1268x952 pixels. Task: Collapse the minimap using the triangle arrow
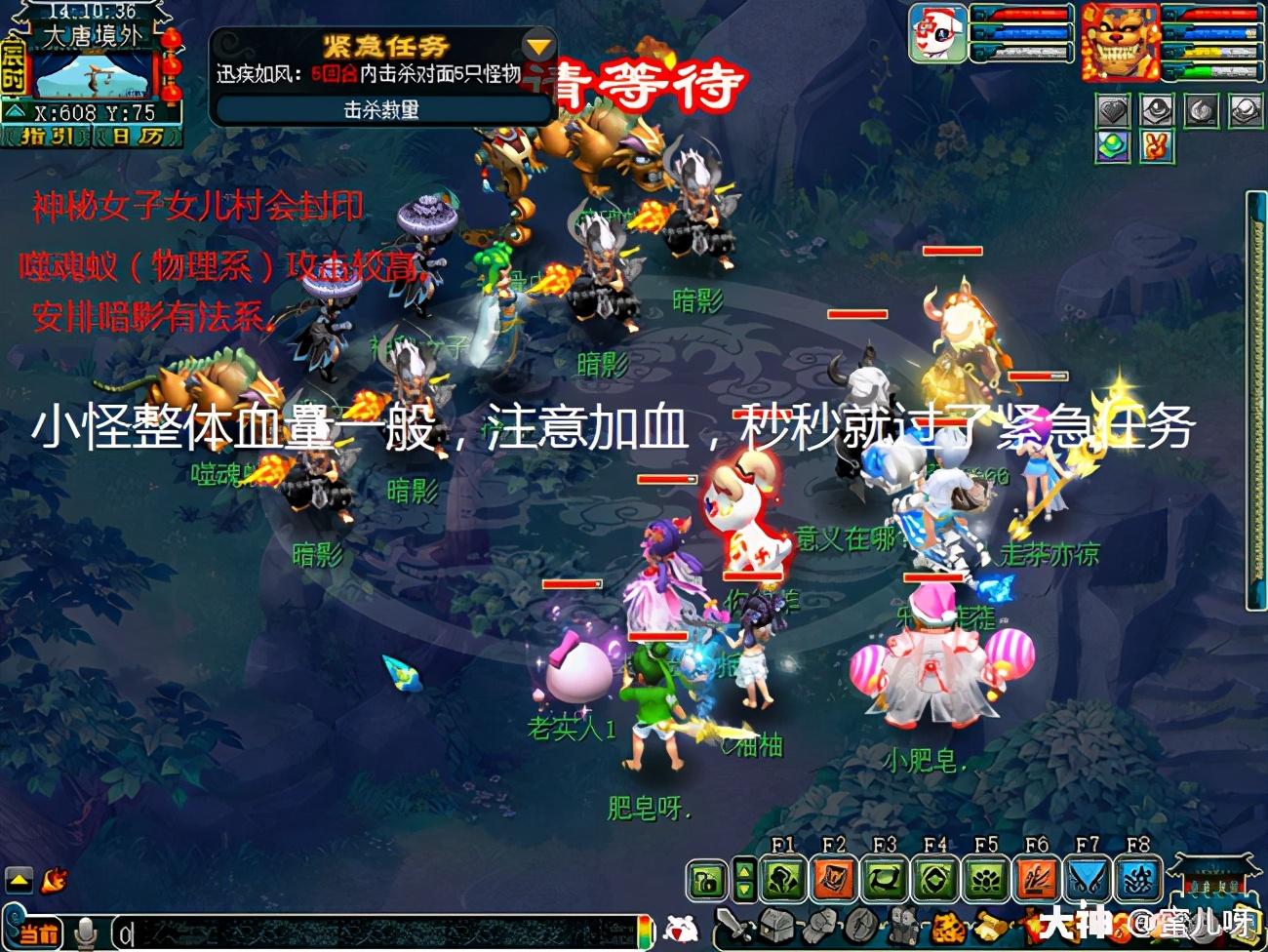tap(15, 111)
